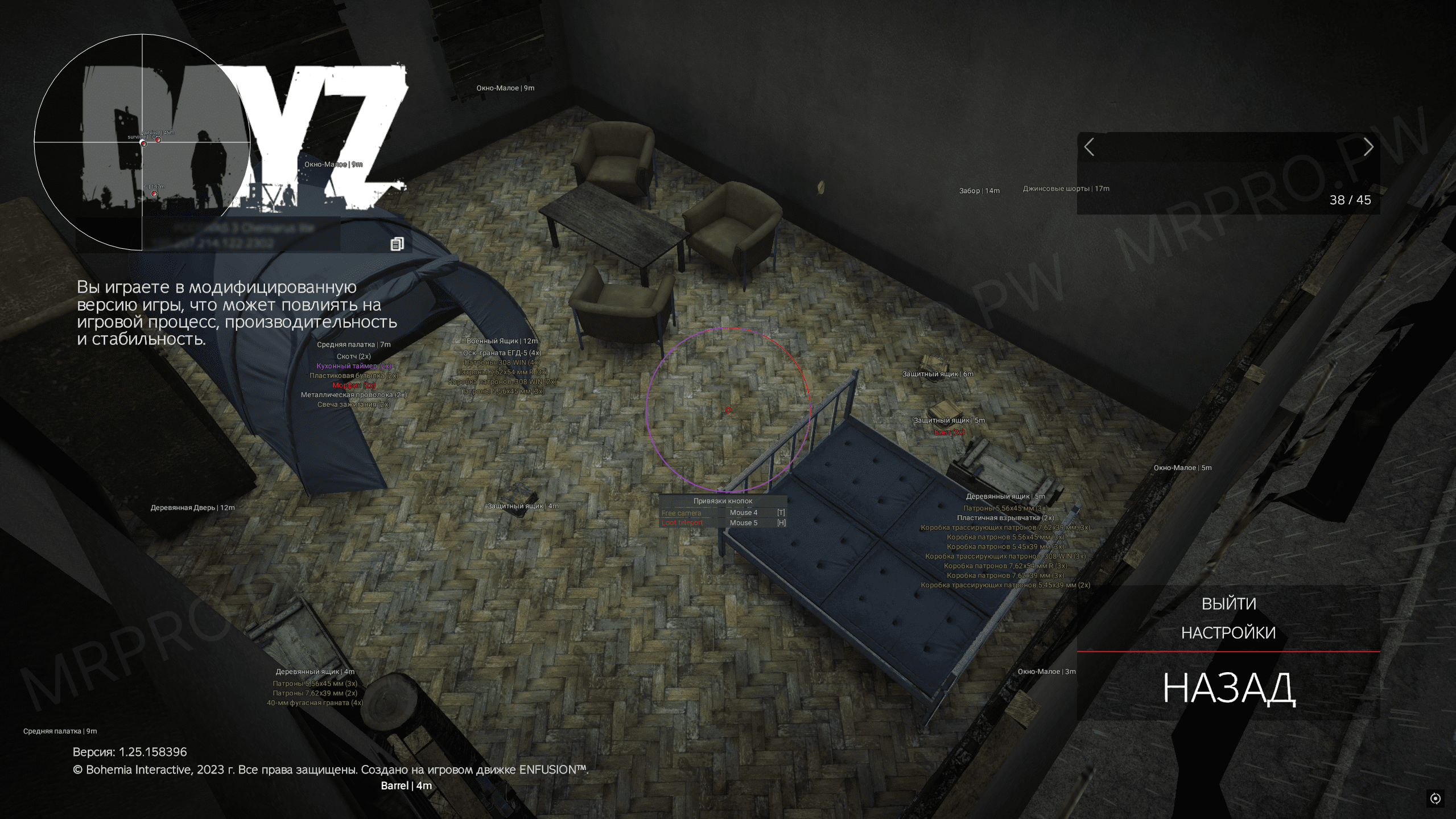The height and width of the screenshot is (819, 1456).
Task: Click the 'Mouse 5' keybind entry
Action: [x=744, y=522]
